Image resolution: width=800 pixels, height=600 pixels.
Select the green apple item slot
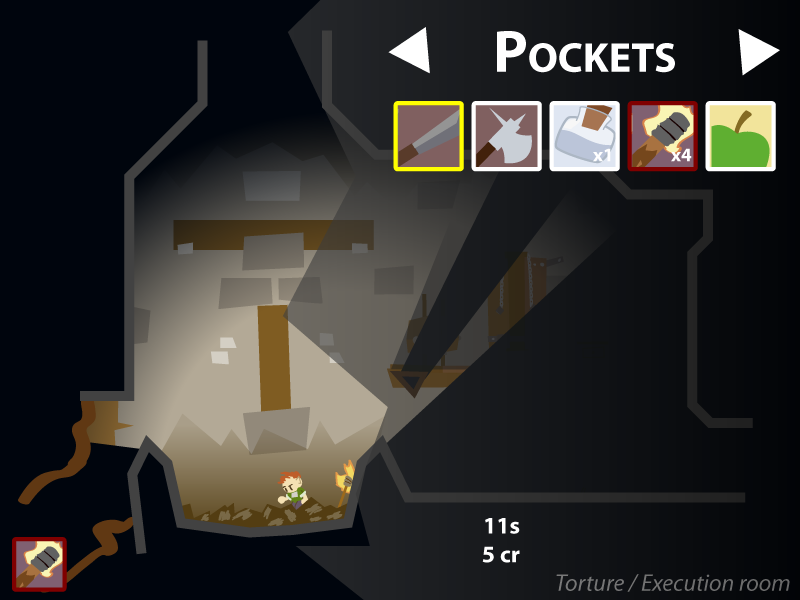pyautogui.click(x=741, y=136)
